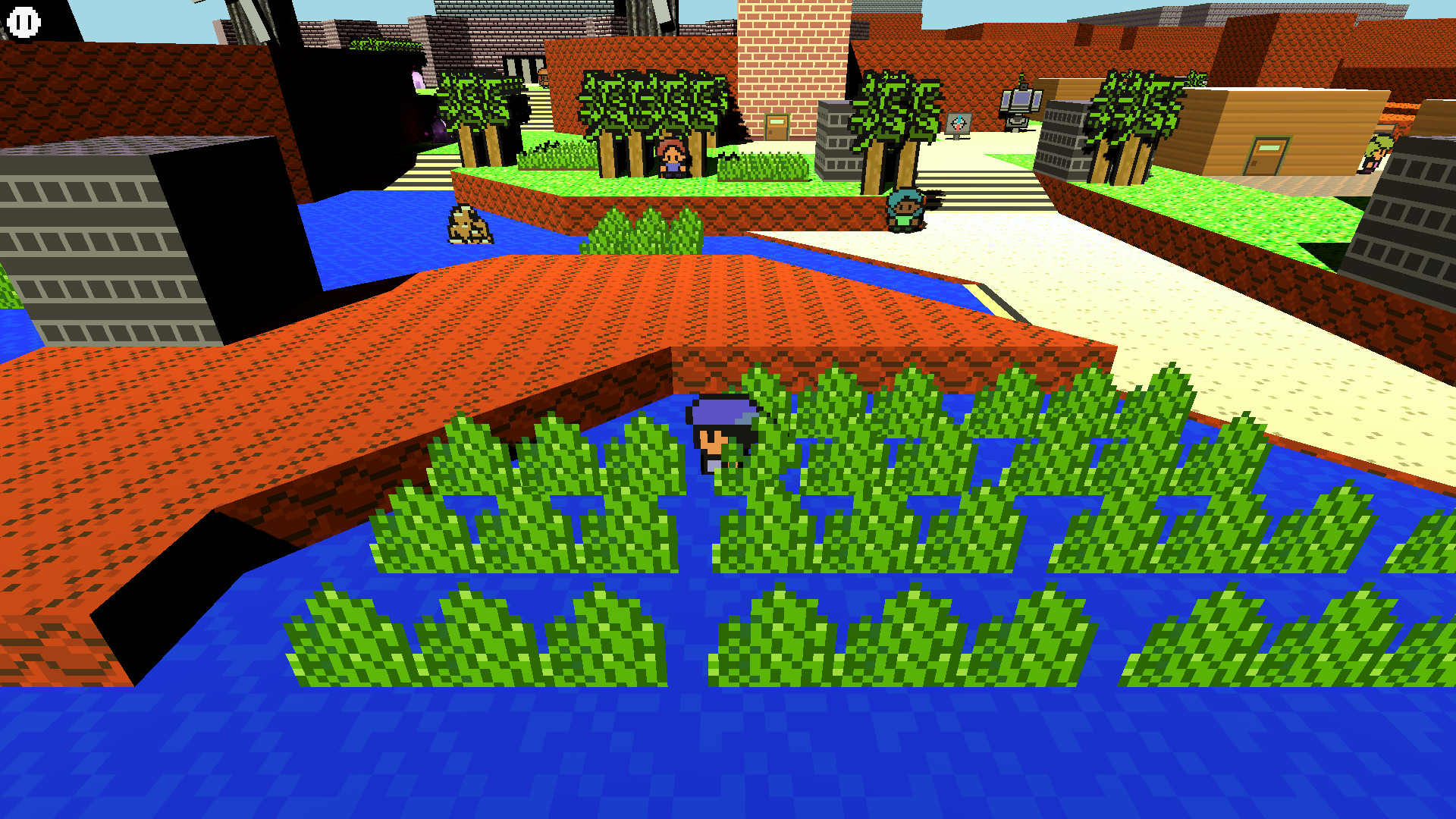1456x819 pixels.
Task: Select the street lantern near the brick wall
Action: tap(1021, 102)
